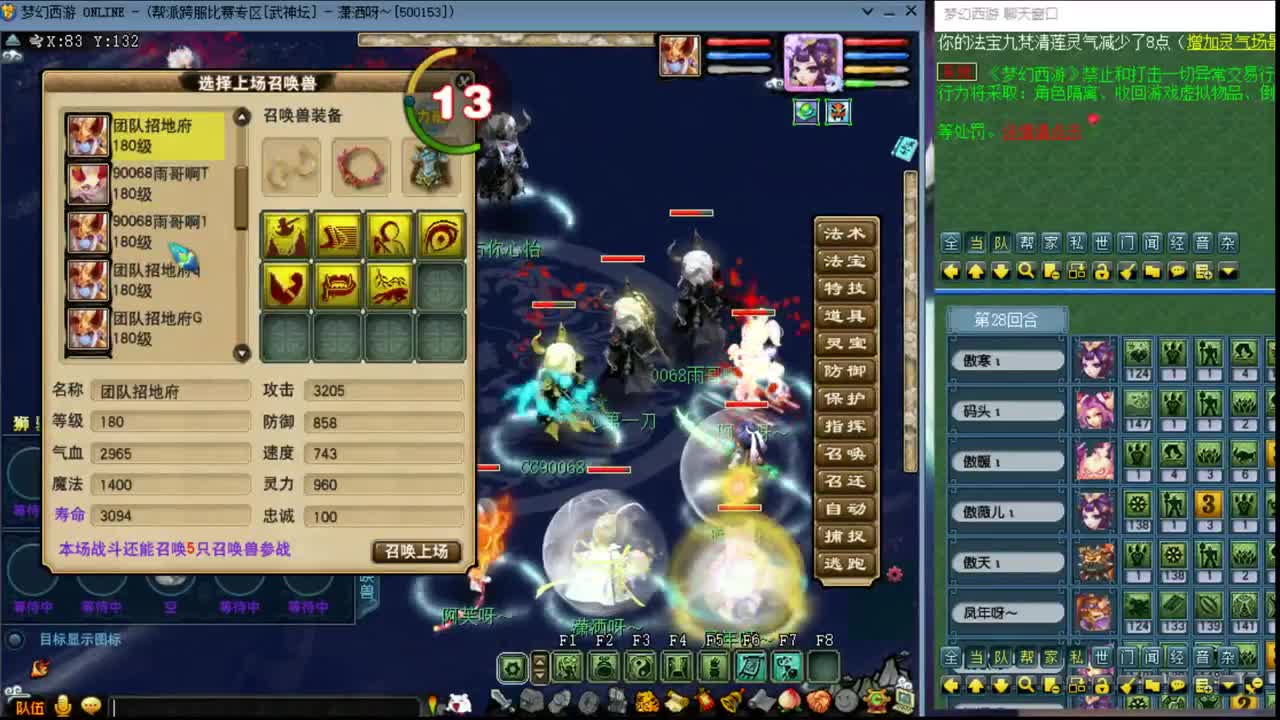
Task: Switch to the 帮 guild chat channel tab
Action: coord(1028,242)
